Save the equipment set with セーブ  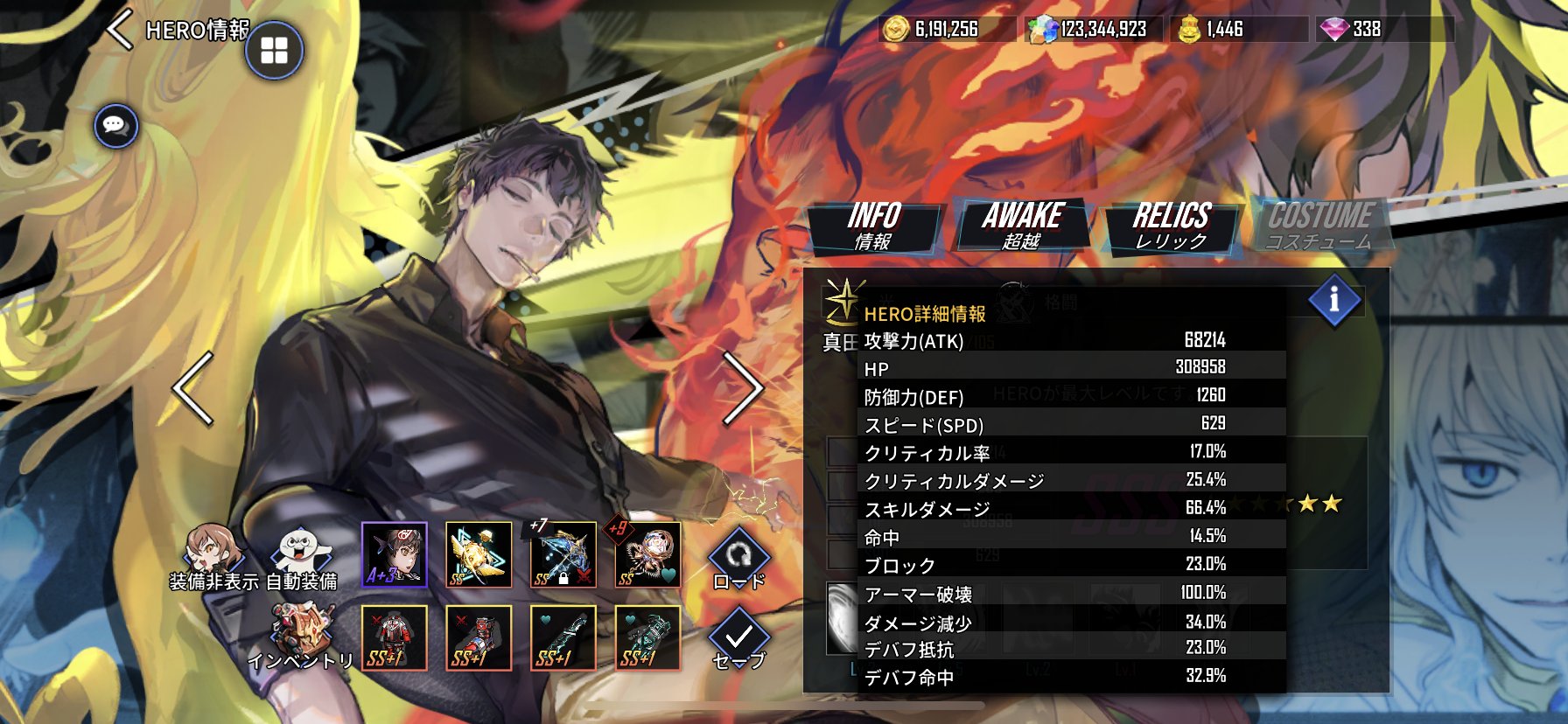coord(739,640)
